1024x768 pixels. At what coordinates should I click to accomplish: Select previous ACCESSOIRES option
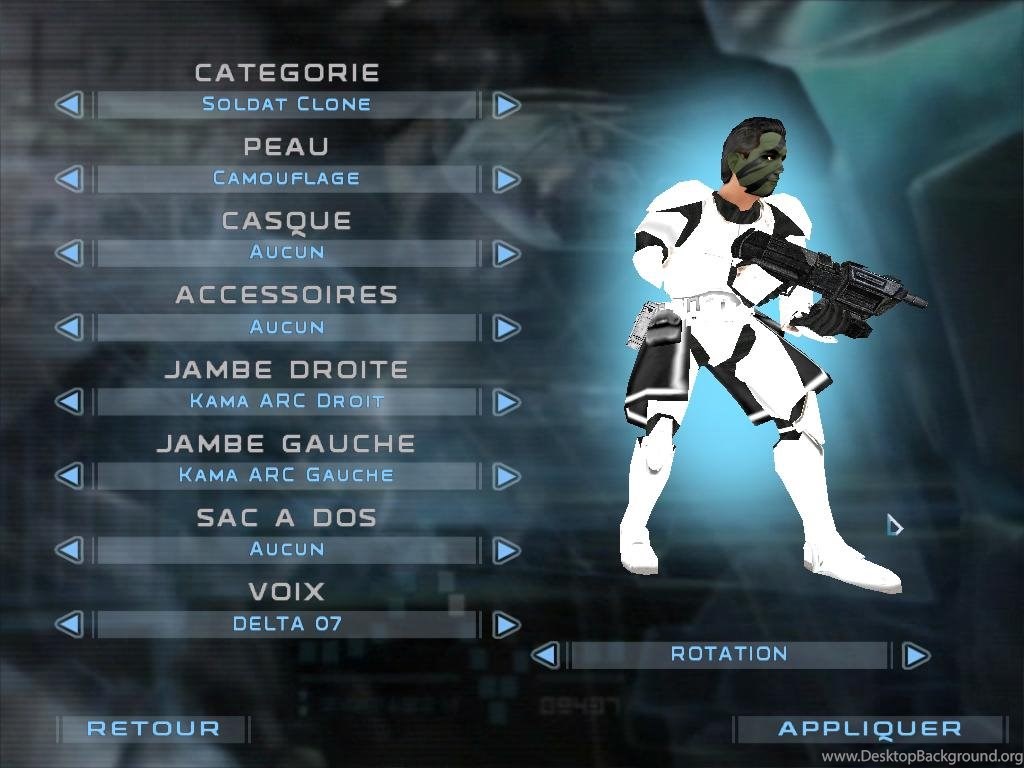point(68,327)
